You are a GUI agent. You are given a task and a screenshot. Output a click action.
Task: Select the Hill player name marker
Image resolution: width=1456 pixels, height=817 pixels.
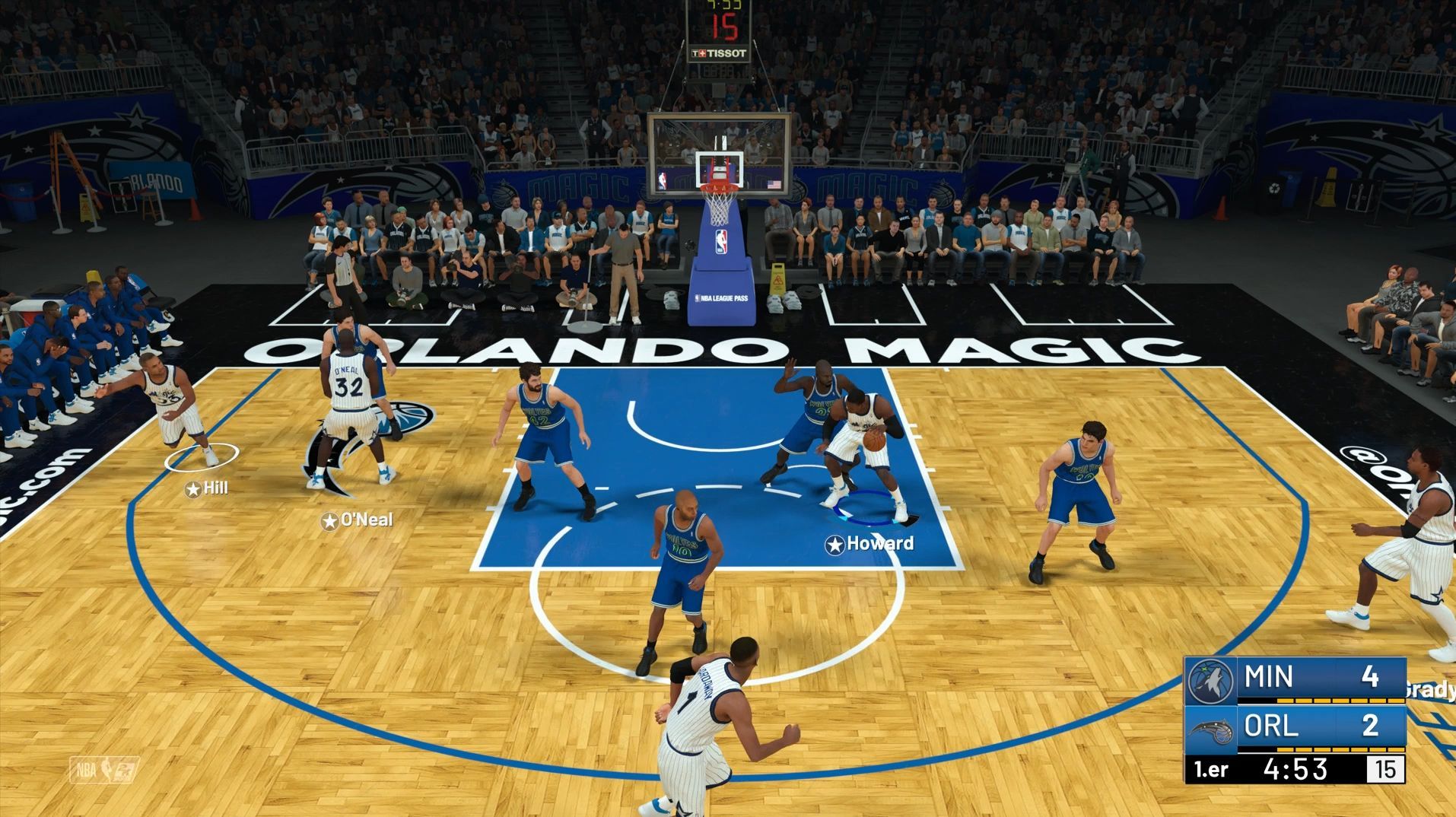[207, 488]
